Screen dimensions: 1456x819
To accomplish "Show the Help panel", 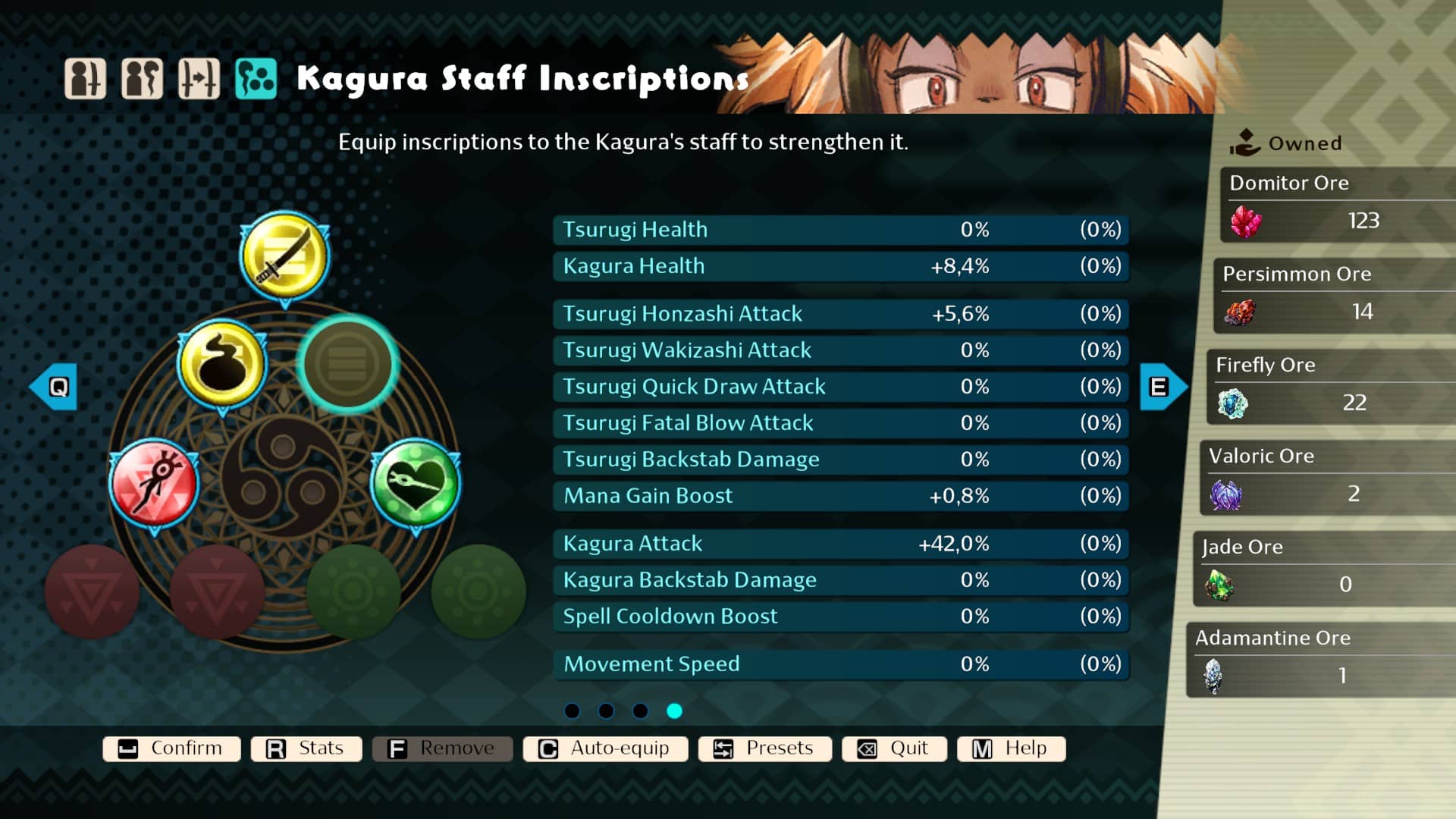I will [x=1011, y=748].
